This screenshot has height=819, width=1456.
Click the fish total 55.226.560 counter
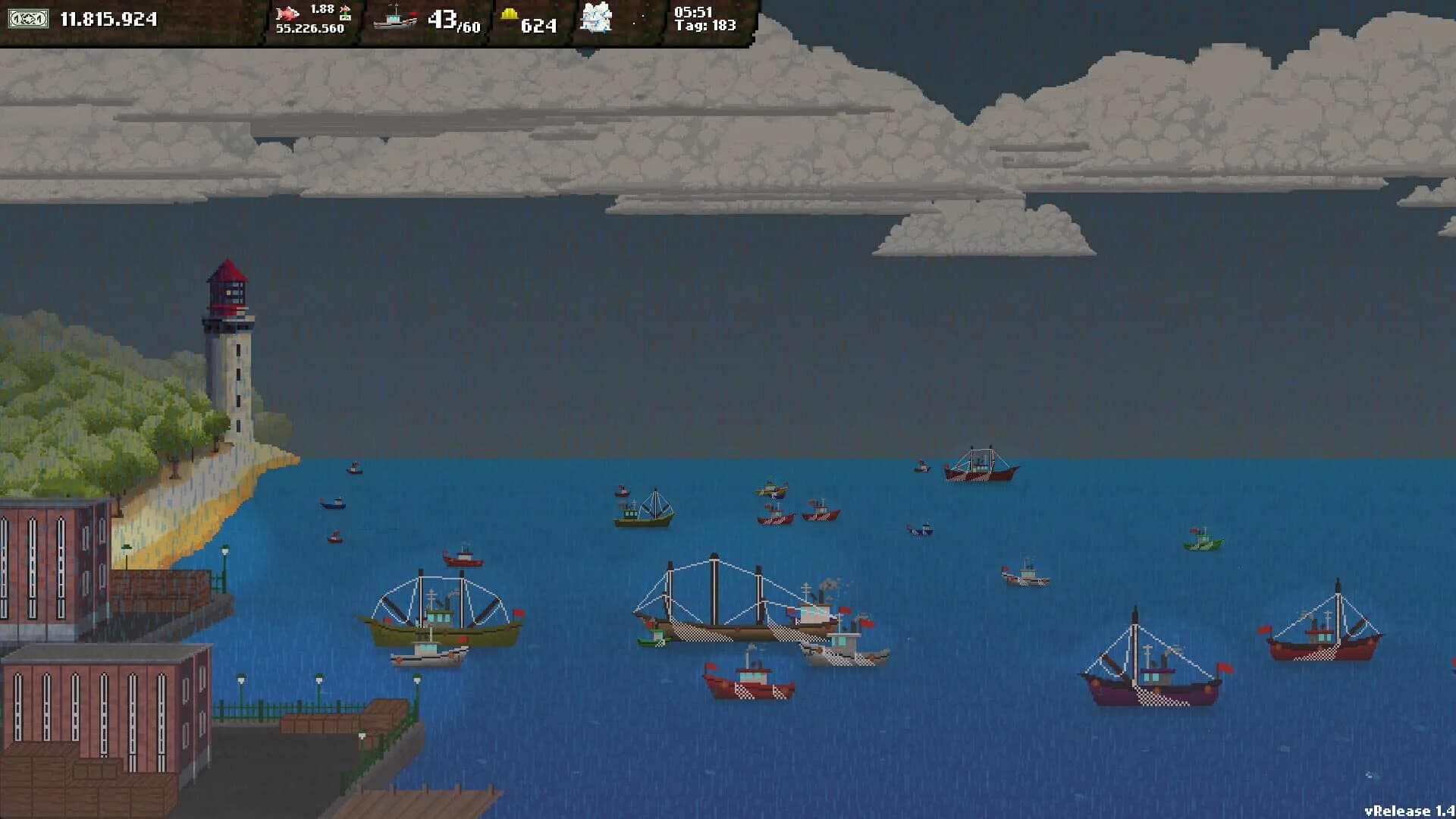tap(311, 28)
